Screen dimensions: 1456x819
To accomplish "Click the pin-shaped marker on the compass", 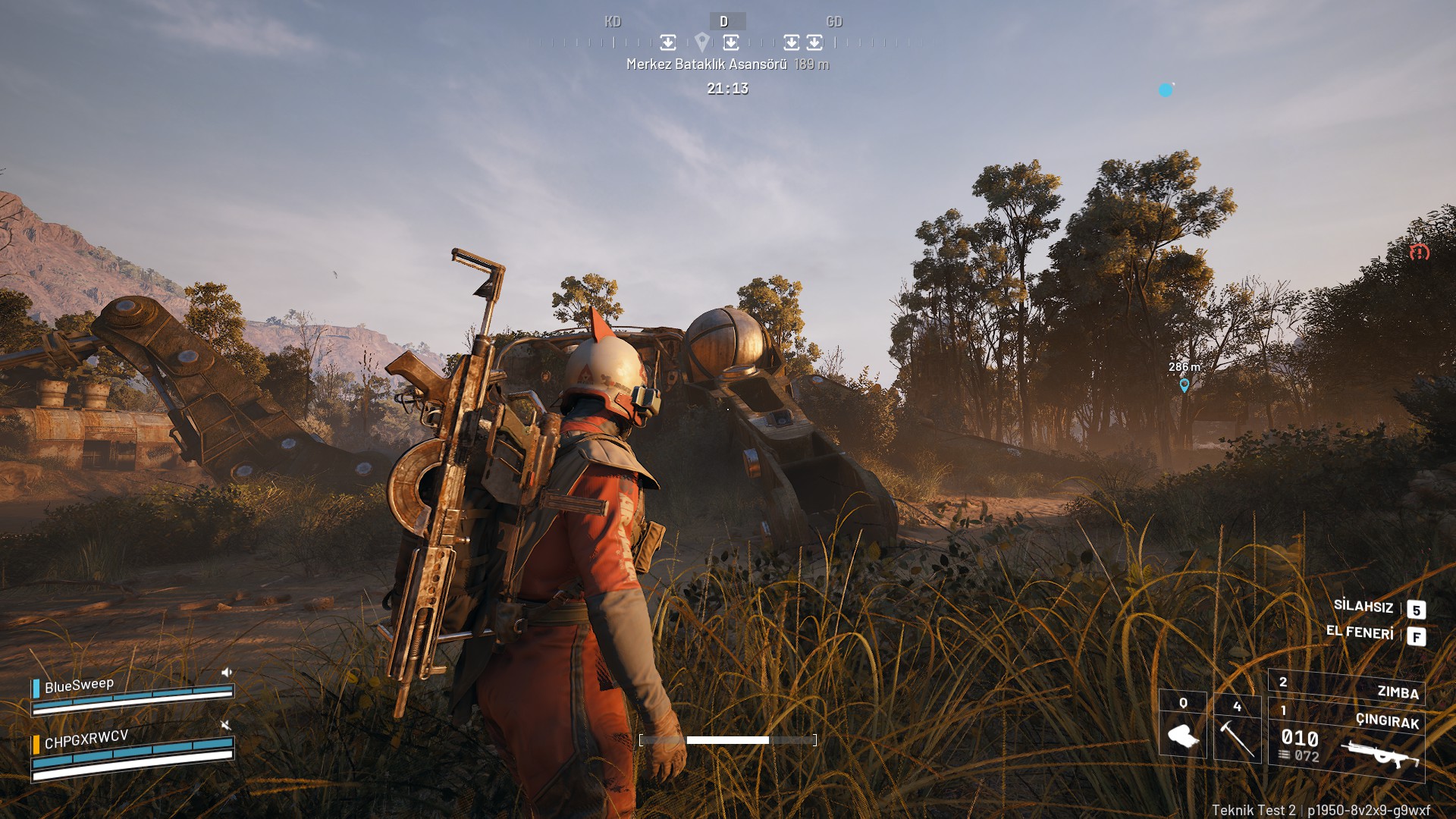I will coord(702,42).
